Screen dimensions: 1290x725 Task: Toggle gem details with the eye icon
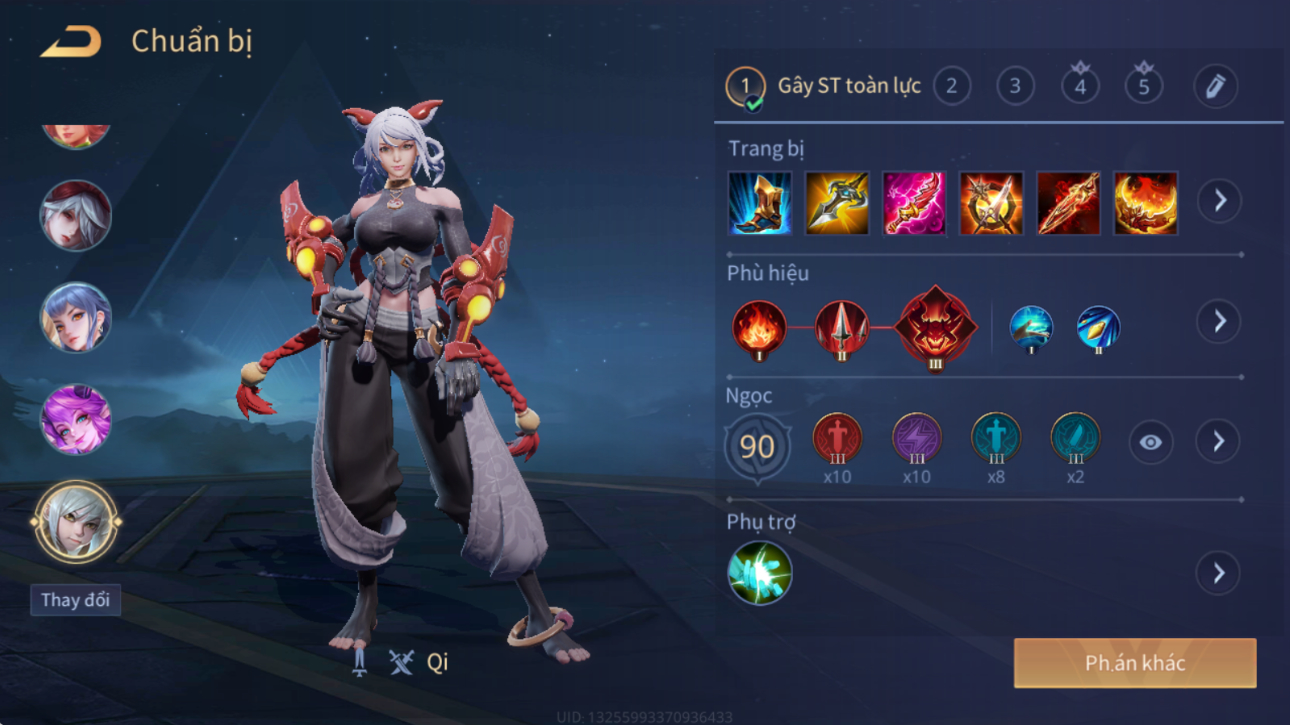(1150, 442)
